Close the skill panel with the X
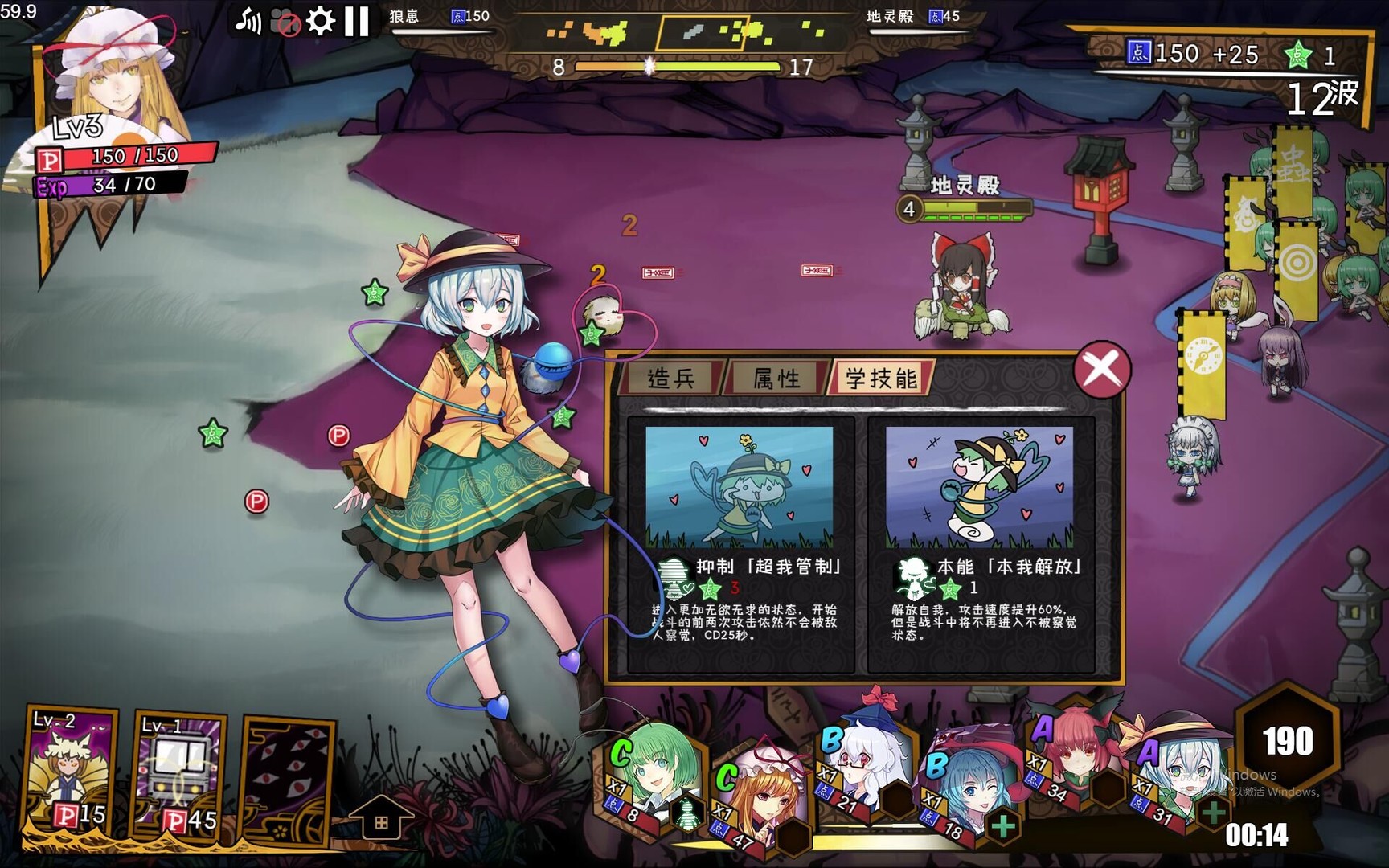Viewport: 1389px width, 868px height. (x=1104, y=368)
